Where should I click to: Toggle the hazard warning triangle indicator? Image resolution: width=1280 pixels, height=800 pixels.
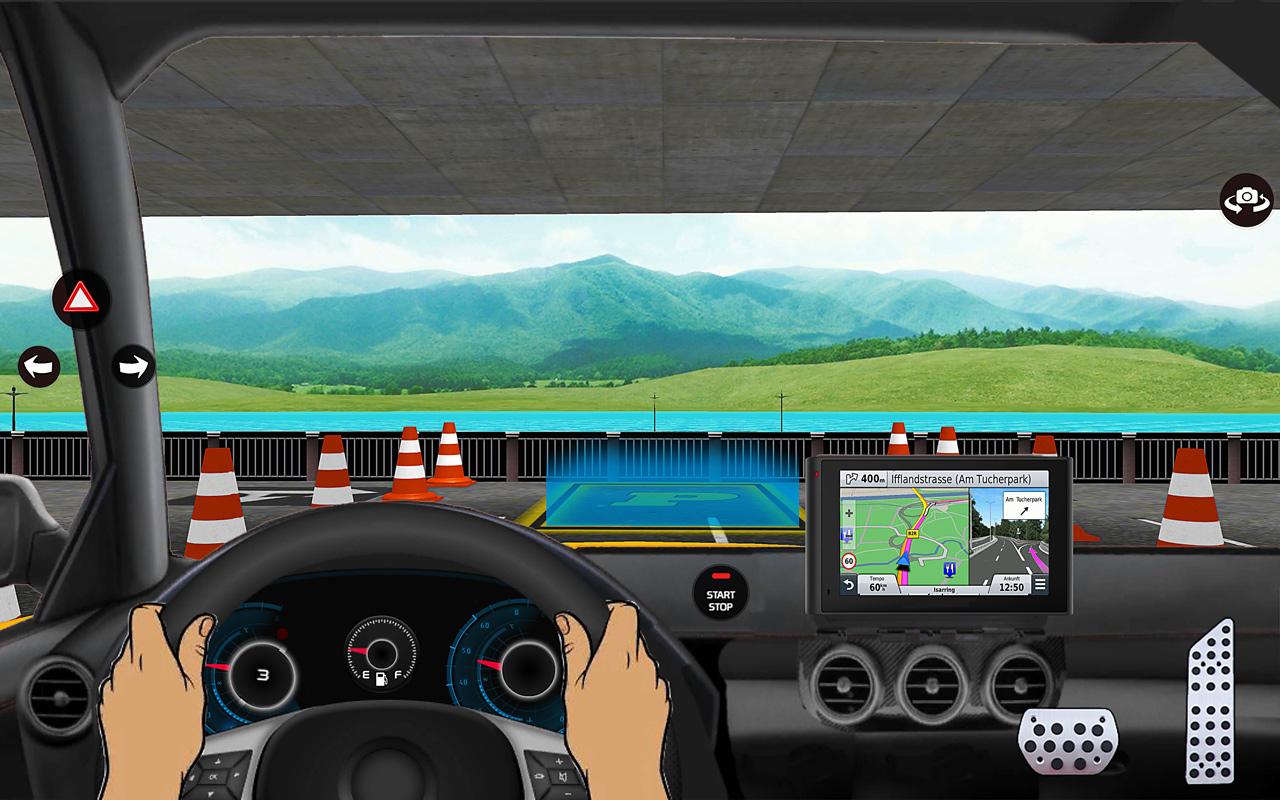coord(80,297)
